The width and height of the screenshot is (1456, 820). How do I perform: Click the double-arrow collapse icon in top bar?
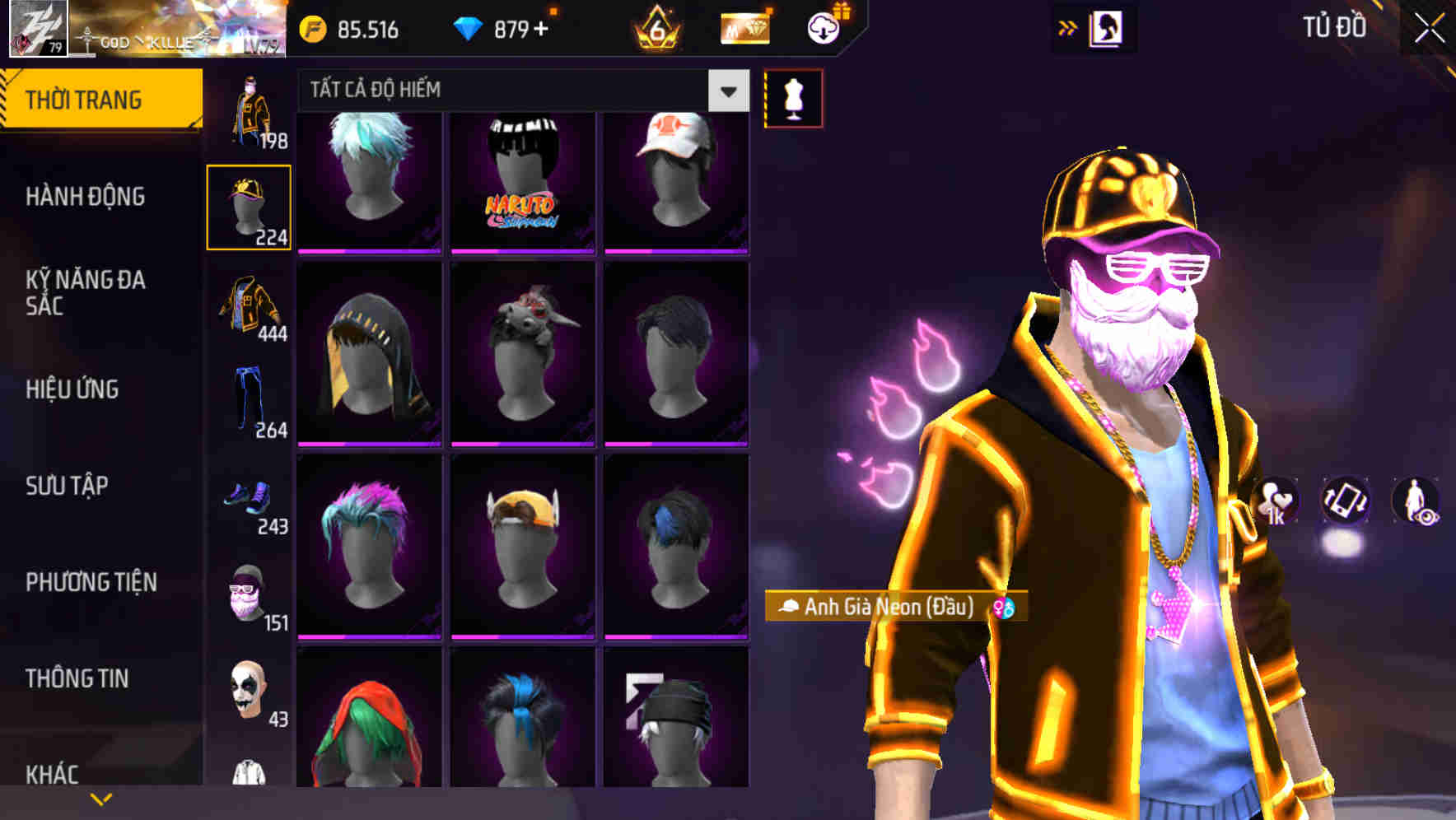point(1067,27)
